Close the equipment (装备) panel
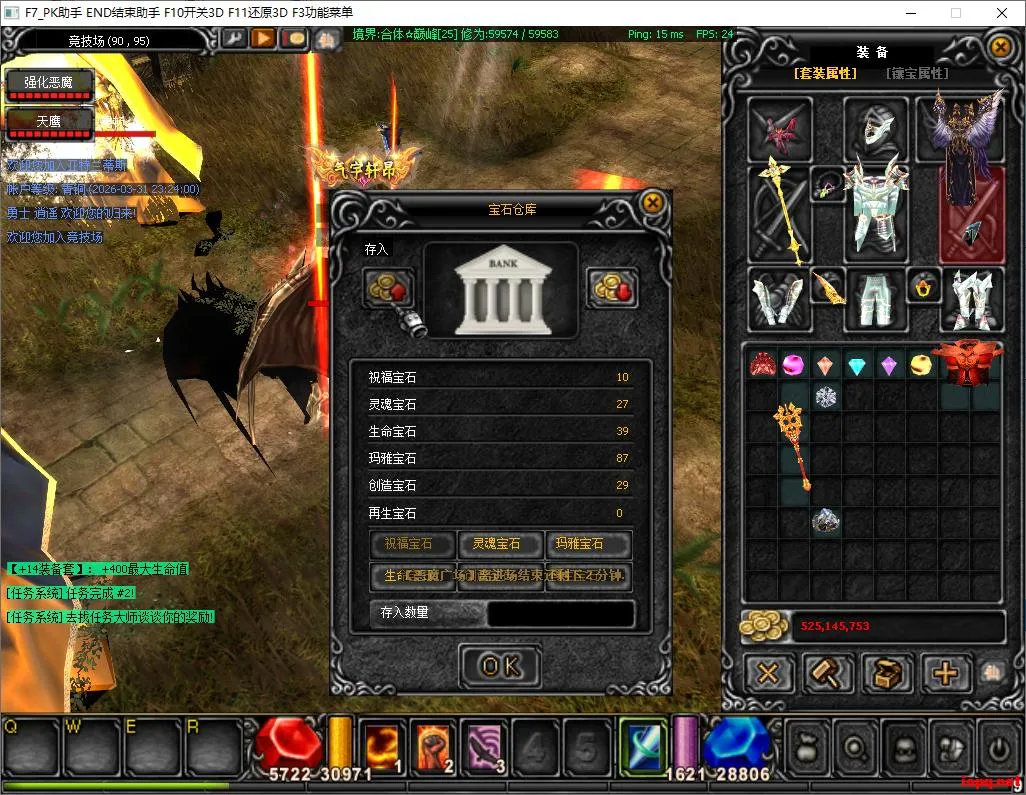The width and height of the screenshot is (1026, 795). pyautogui.click(x=999, y=46)
